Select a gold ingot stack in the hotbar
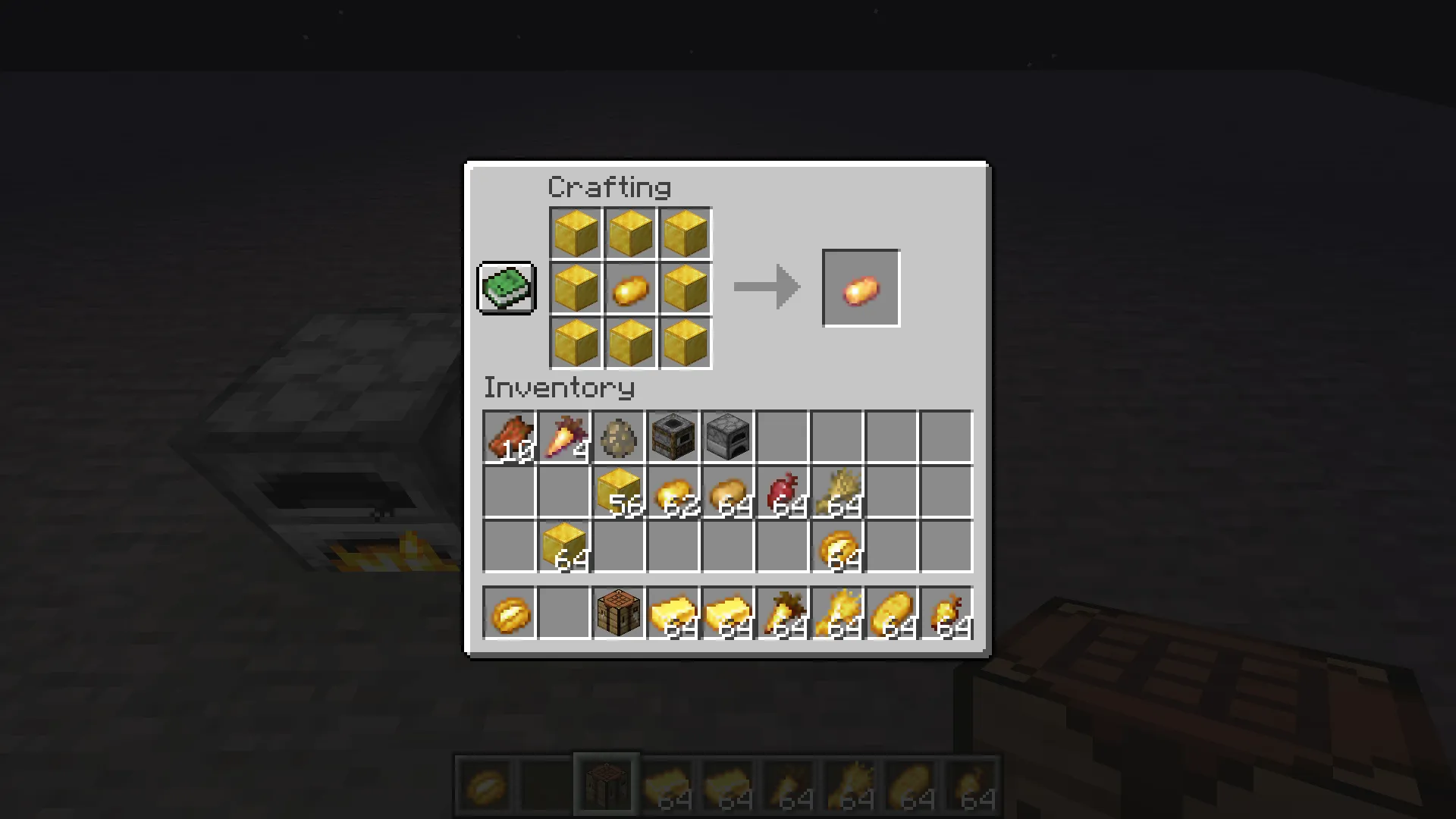The height and width of the screenshot is (819, 1456). click(673, 613)
